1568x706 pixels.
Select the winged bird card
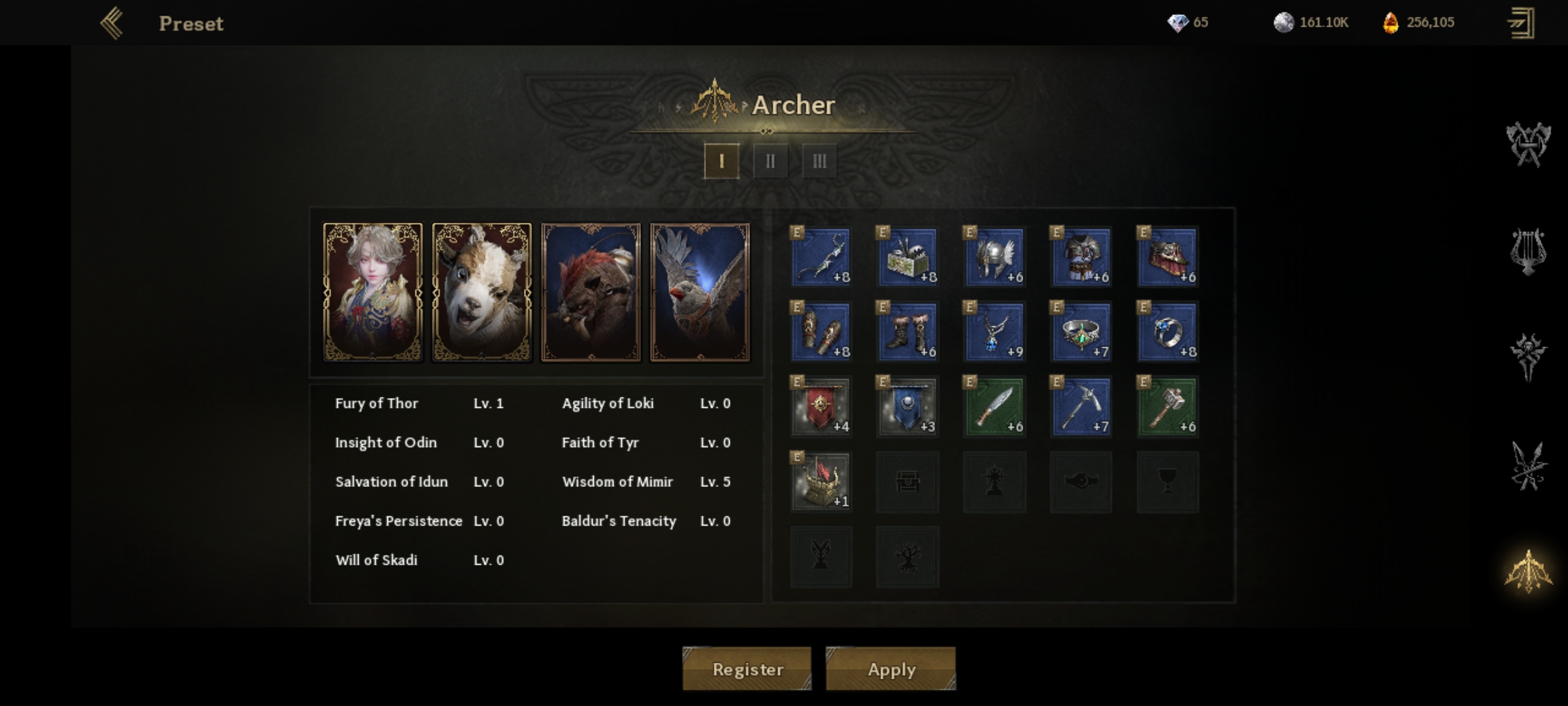click(x=700, y=292)
